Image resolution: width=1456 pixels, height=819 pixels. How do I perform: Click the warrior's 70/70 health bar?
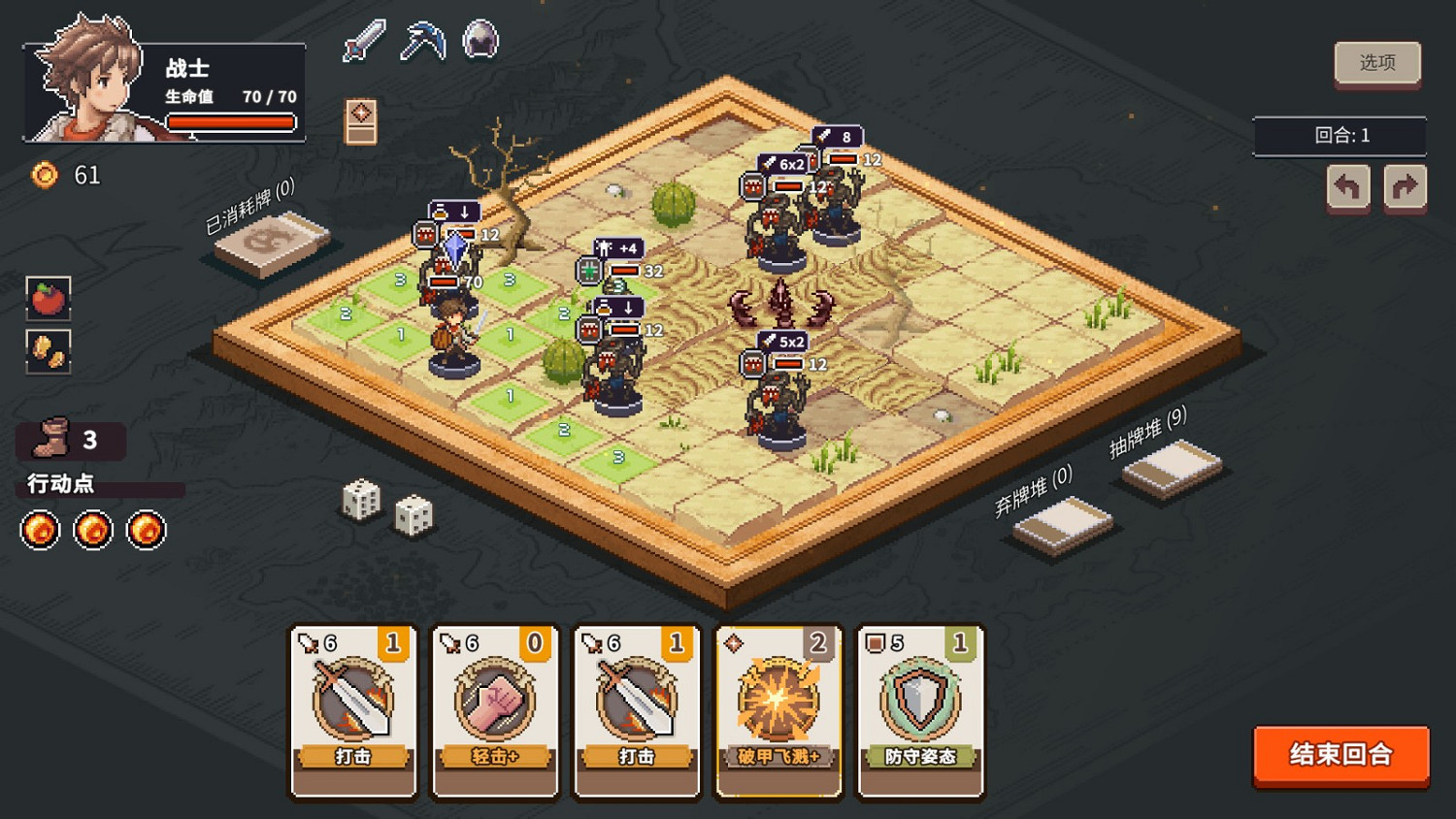[x=231, y=121]
